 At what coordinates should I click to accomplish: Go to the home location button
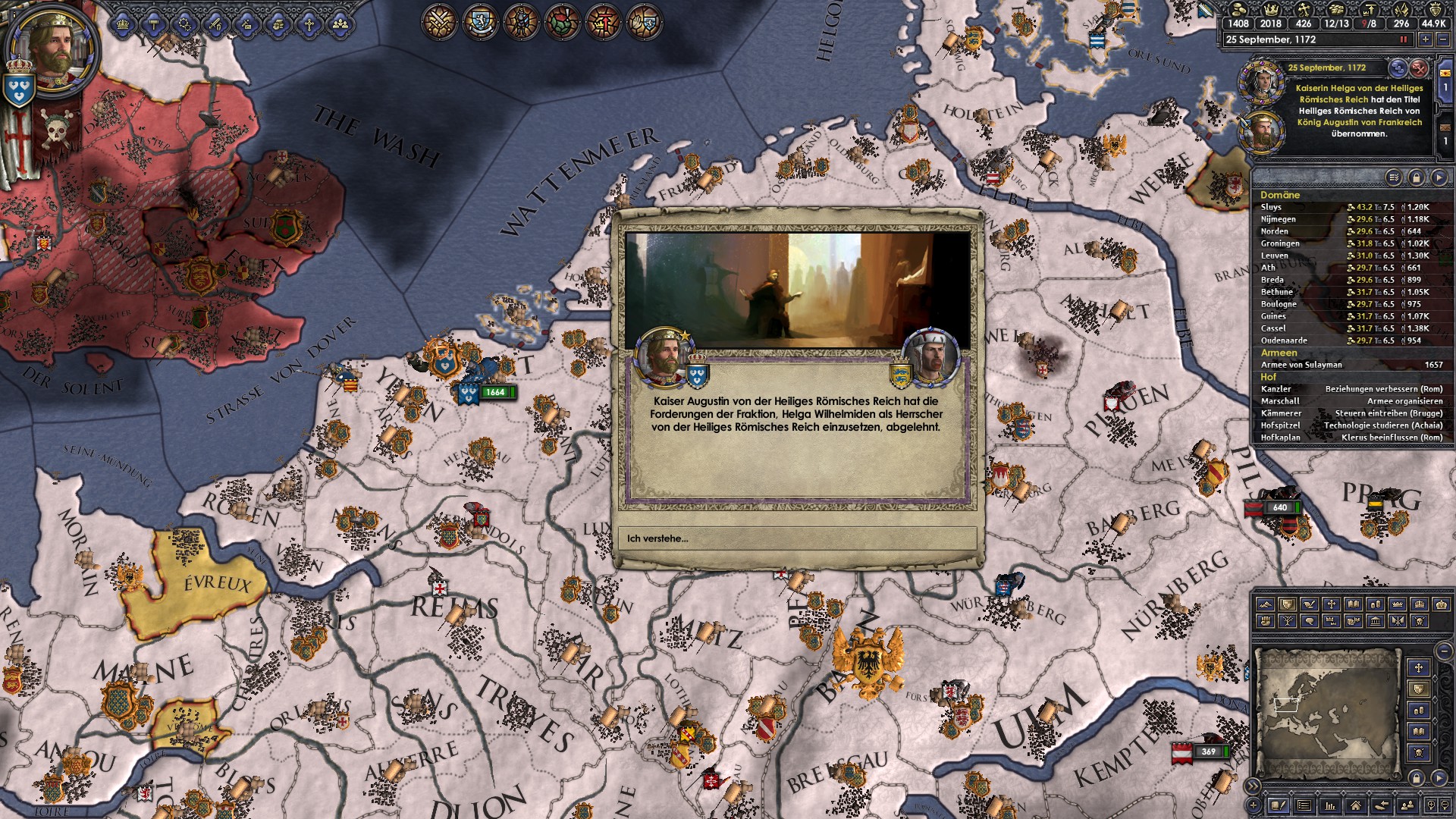coord(1356,805)
